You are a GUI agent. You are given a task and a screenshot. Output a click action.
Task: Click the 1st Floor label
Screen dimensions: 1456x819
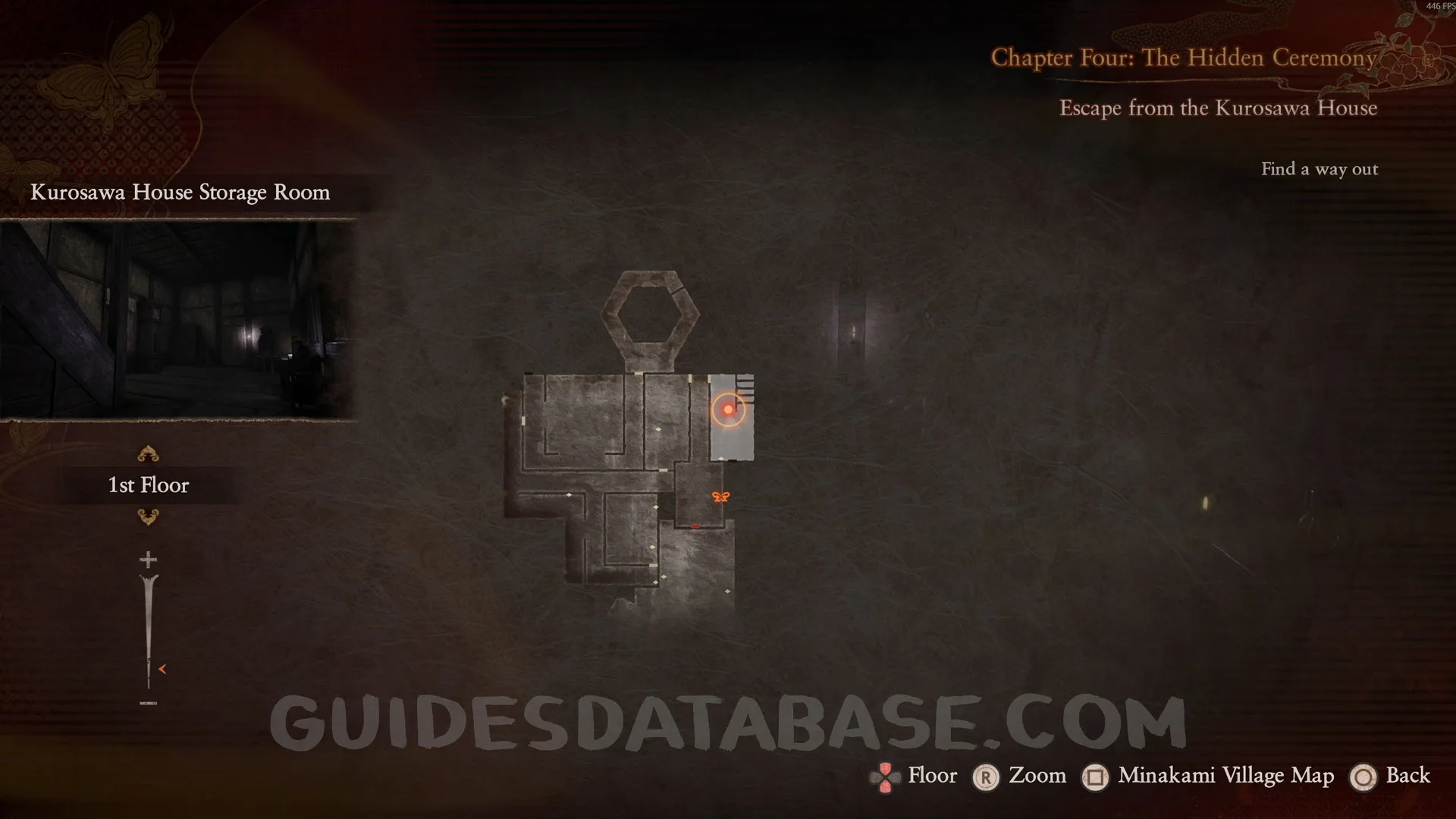149,485
